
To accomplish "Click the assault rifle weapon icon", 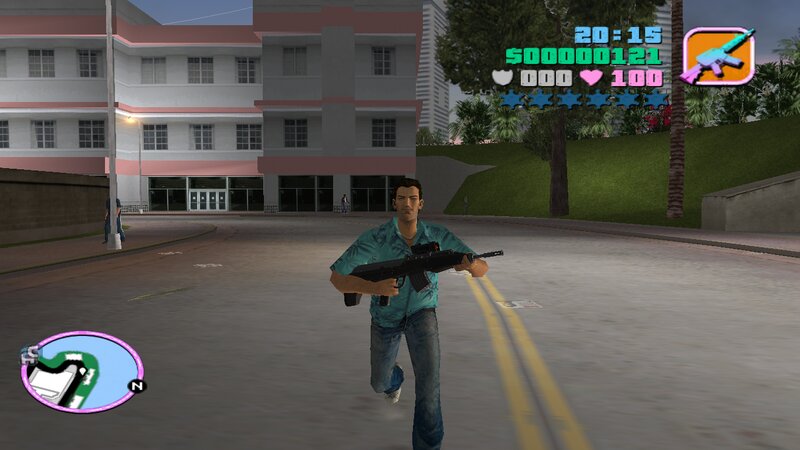I will (716, 56).
